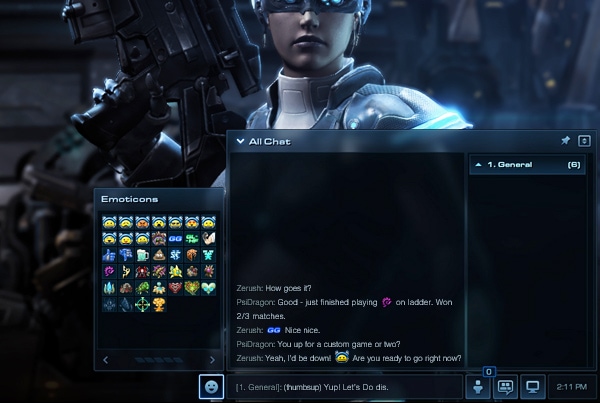The width and height of the screenshot is (600, 403).
Task: Choose the beer mug emoticon
Action: (142, 255)
